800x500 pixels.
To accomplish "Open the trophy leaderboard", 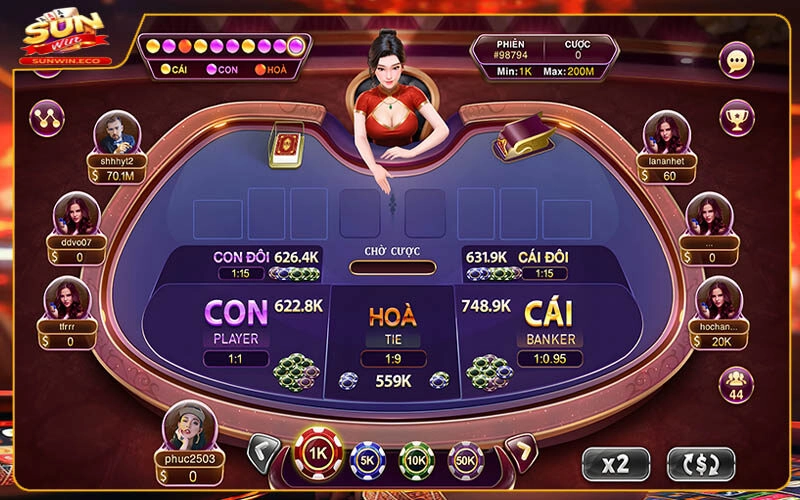I will click(x=736, y=118).
